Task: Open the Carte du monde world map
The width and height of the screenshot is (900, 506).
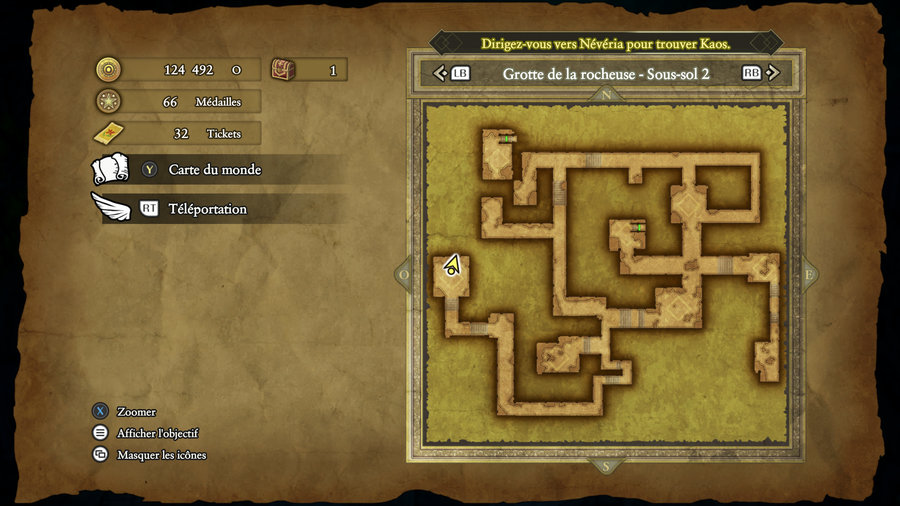Action: (214, 170)
